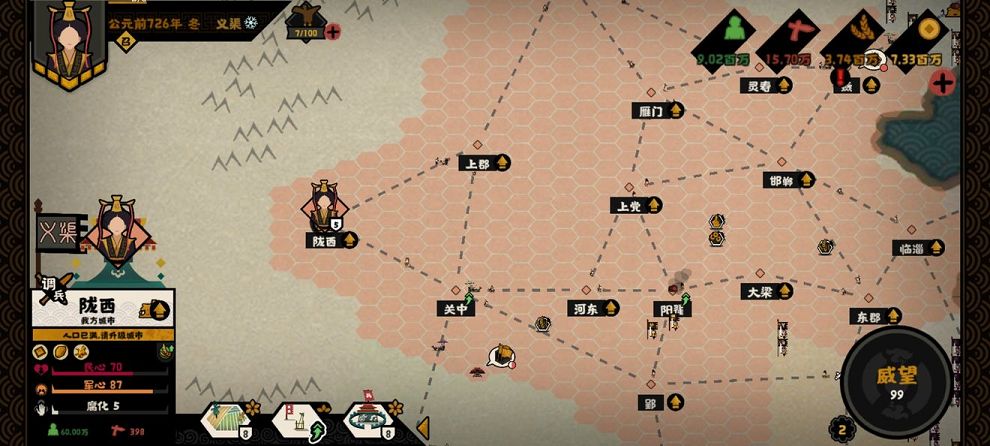Open the red exclamation alert marker
This screenshot has height=446, width=990.
(840, 77)
